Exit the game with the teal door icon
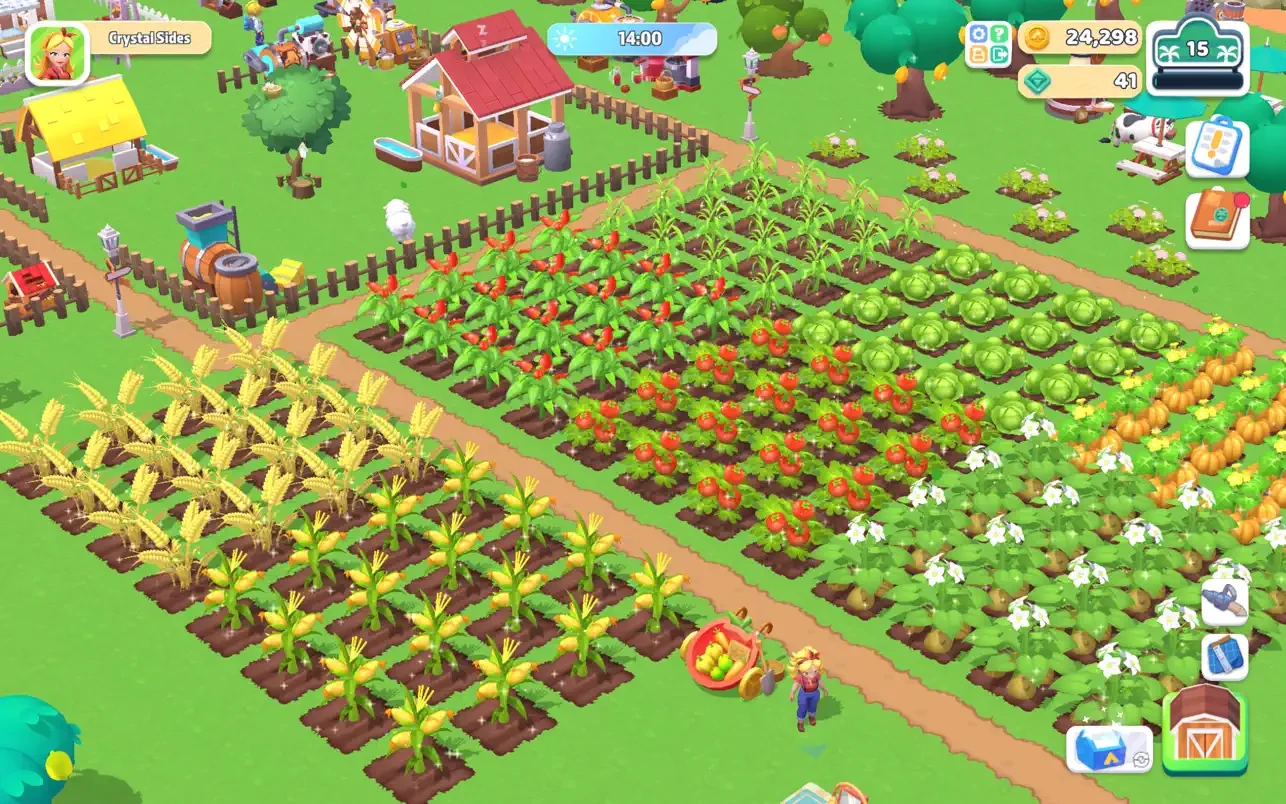 tap(999, 56)
